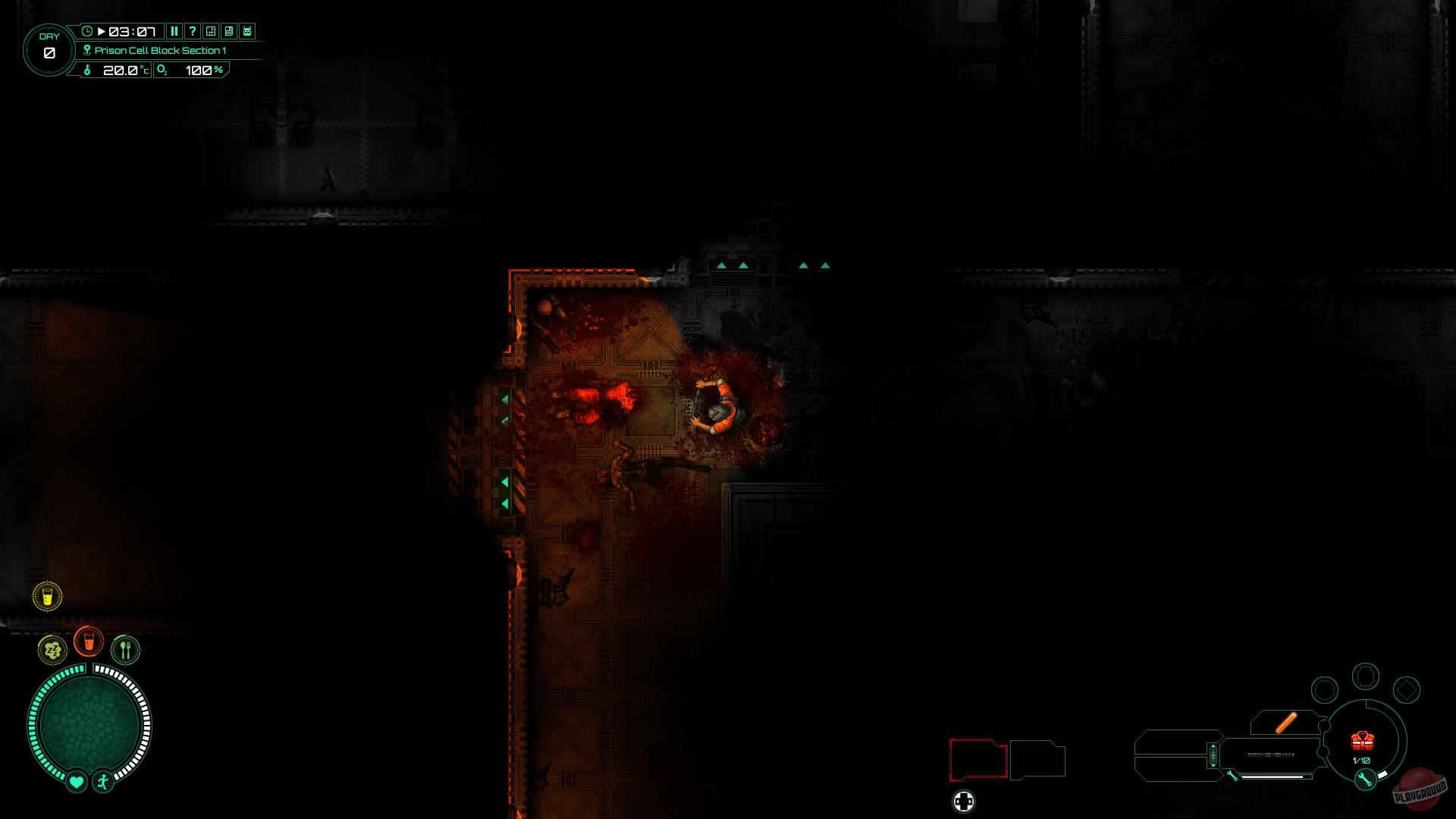
Task: Open the map grid icon in the top bar
Action: tap(209, 31)
